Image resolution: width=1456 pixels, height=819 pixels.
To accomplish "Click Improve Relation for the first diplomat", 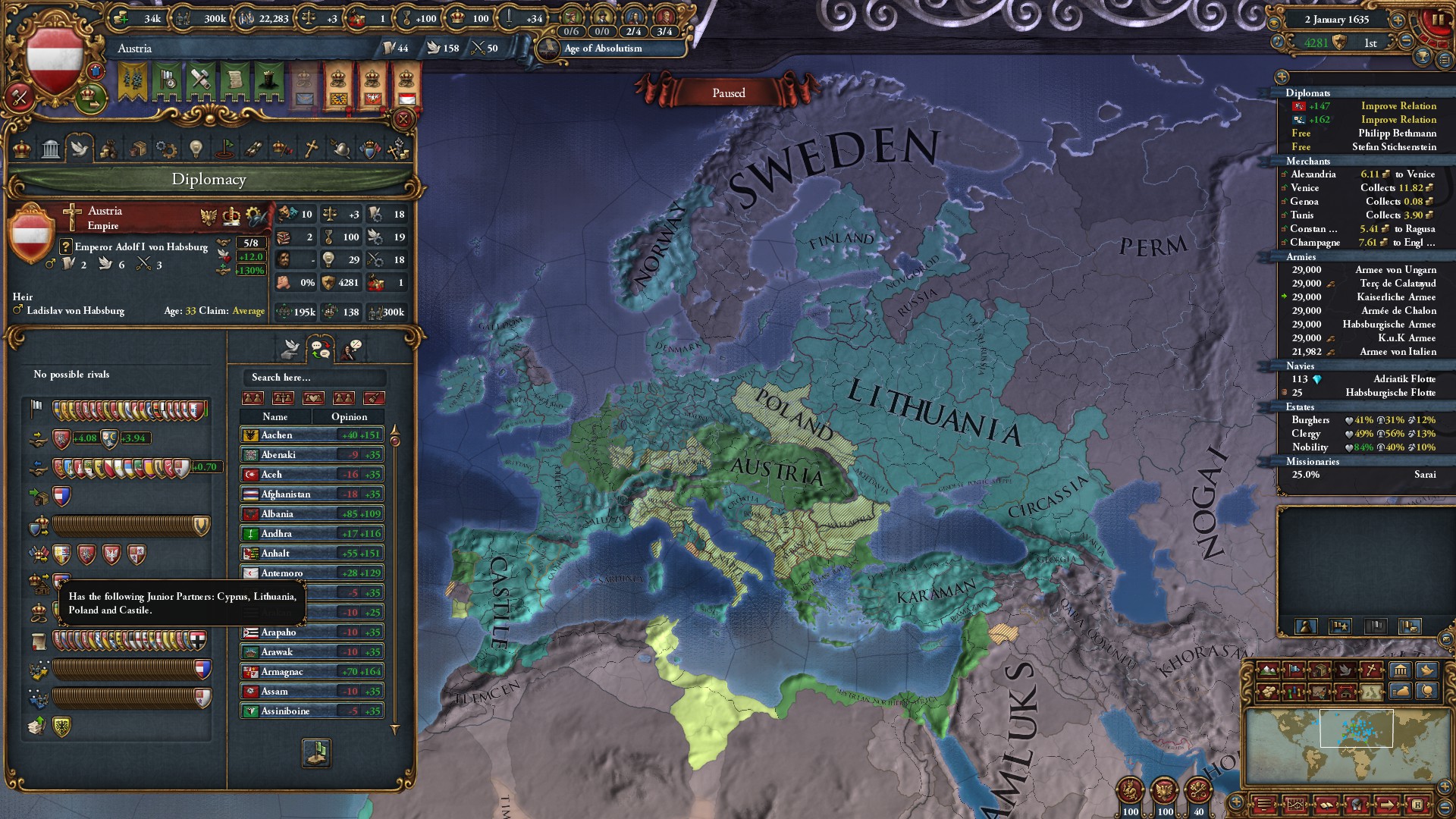I will click(x=1398, y=106).
